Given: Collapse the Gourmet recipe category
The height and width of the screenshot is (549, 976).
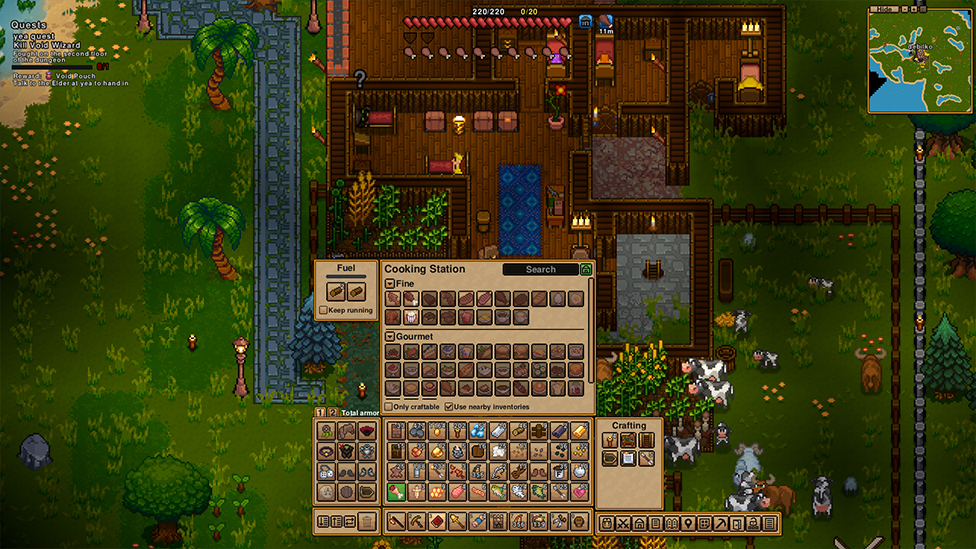Looking at the screenshot, I should tap(390, 336).
